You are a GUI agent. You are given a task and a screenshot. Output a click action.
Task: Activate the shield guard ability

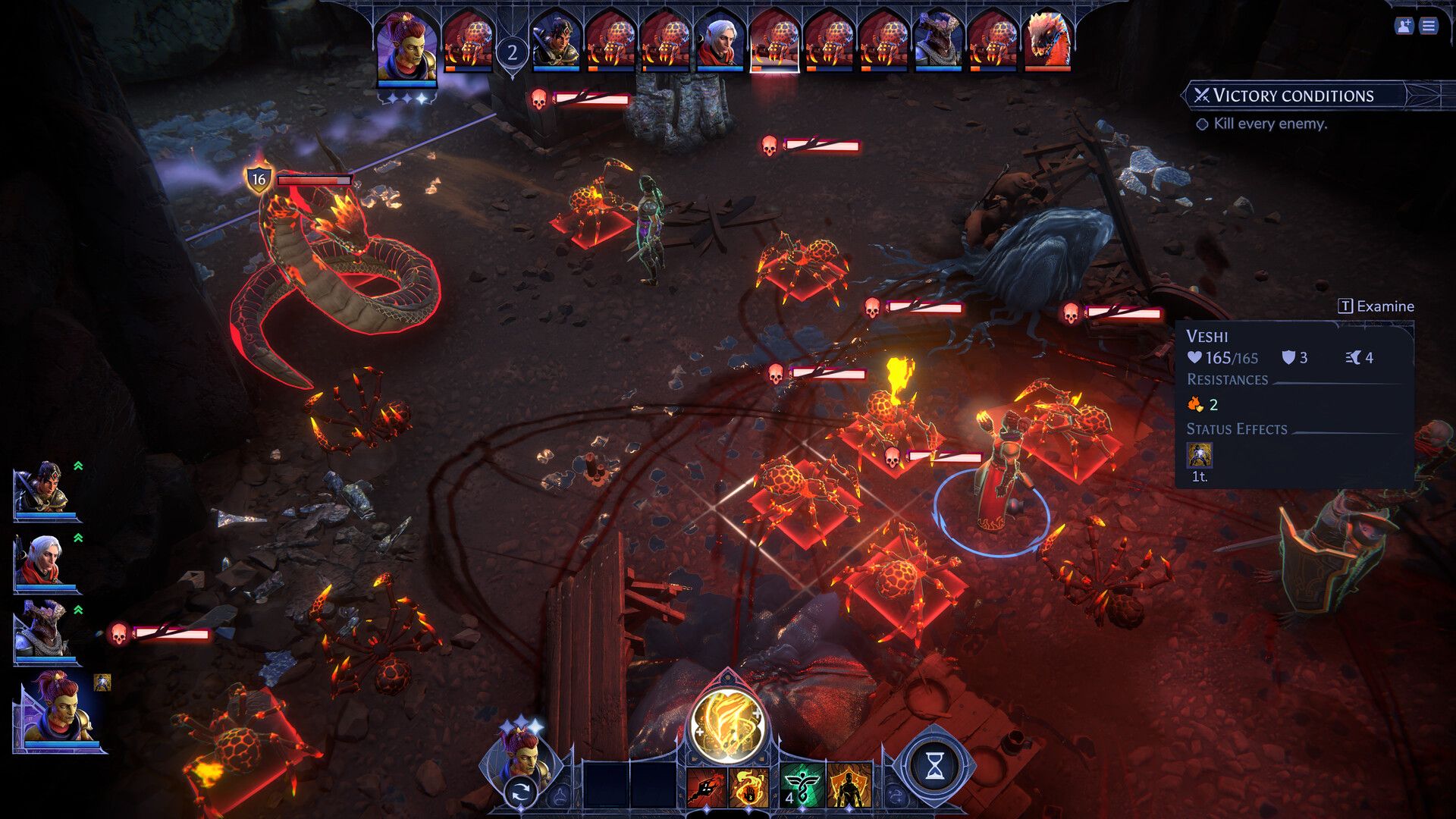(849, 786)
